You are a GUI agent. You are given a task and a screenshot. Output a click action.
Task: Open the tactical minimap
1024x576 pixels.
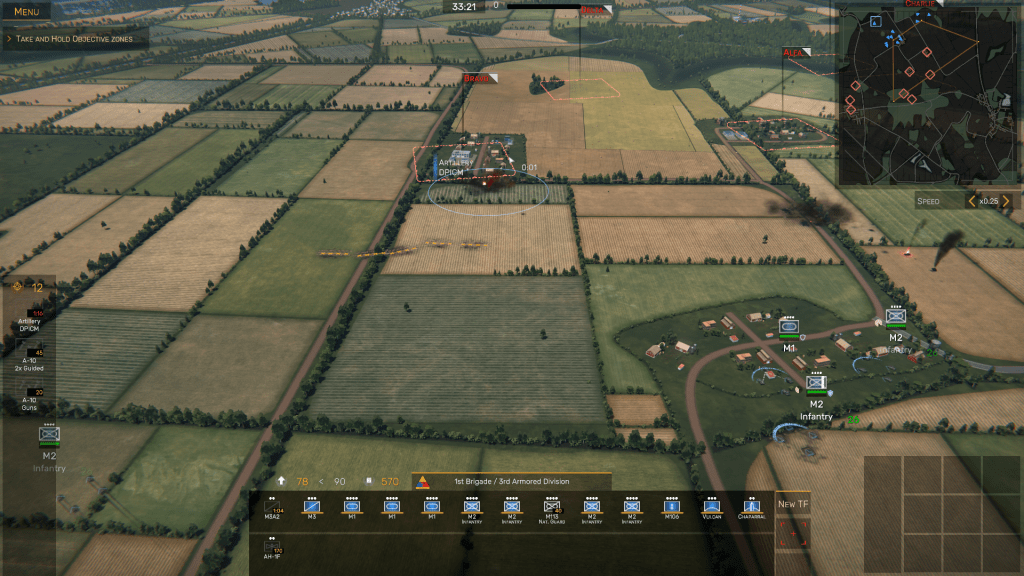coord(926,94)
